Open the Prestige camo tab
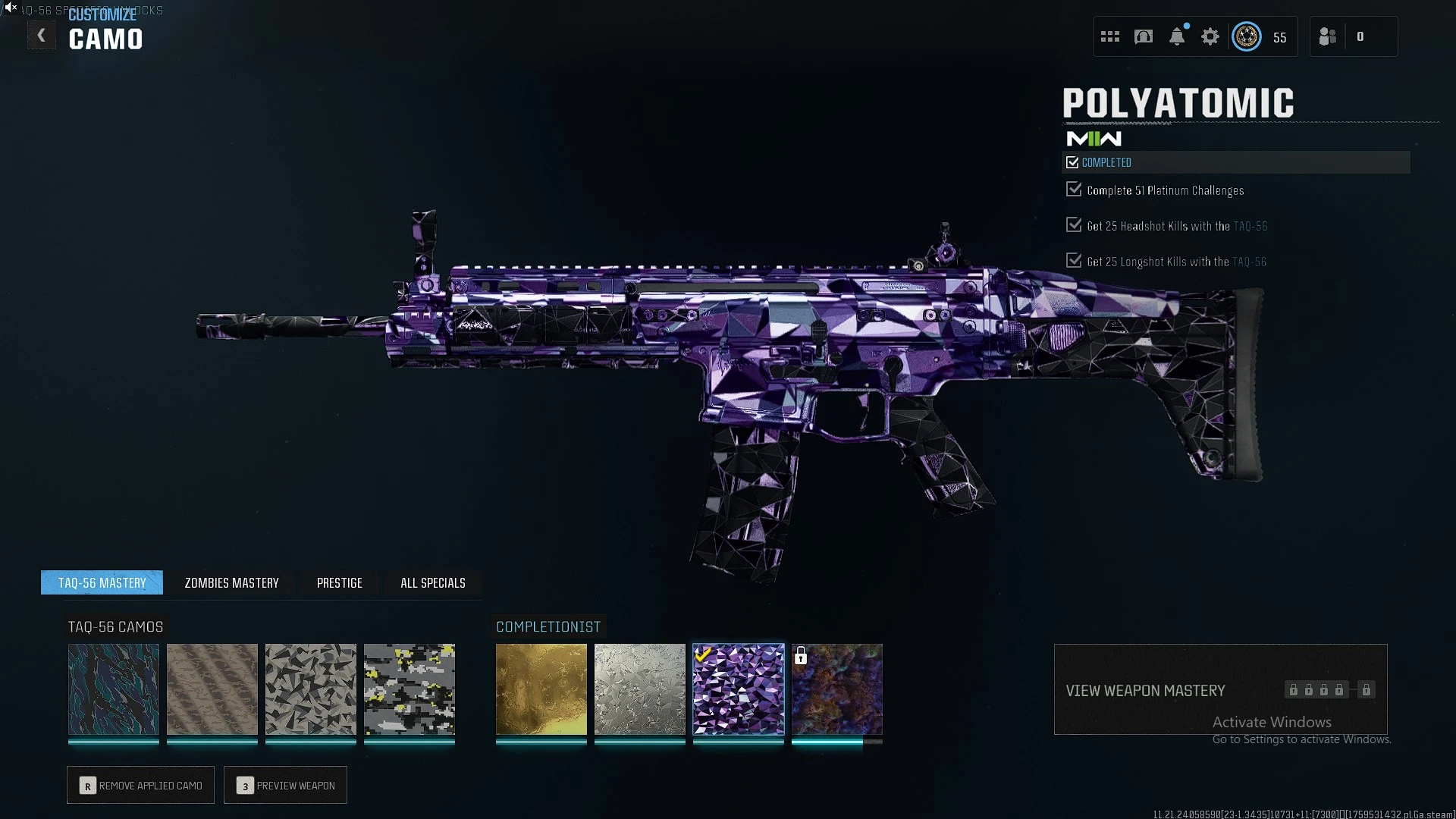Image resolution: width=1456 pixels, height=819 pixels. coord(339,583)
